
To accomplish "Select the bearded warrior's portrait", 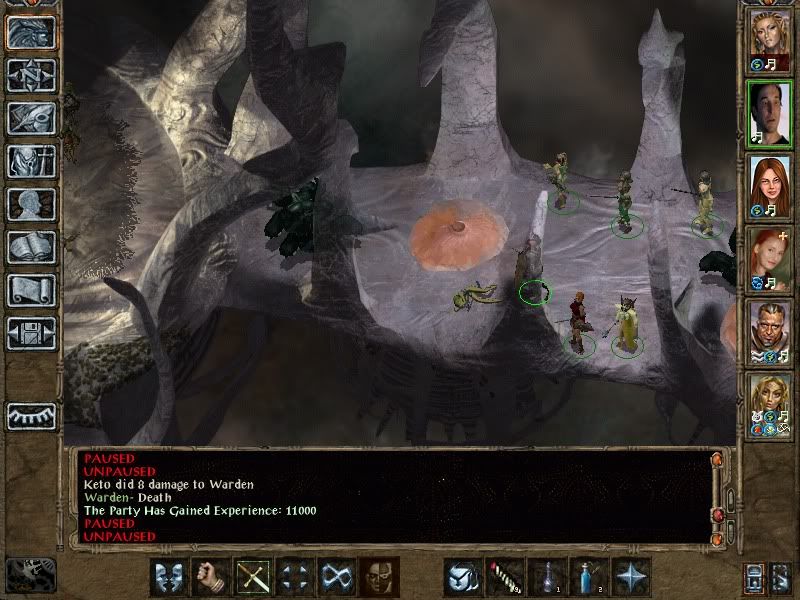I will (x=770, y=330).
